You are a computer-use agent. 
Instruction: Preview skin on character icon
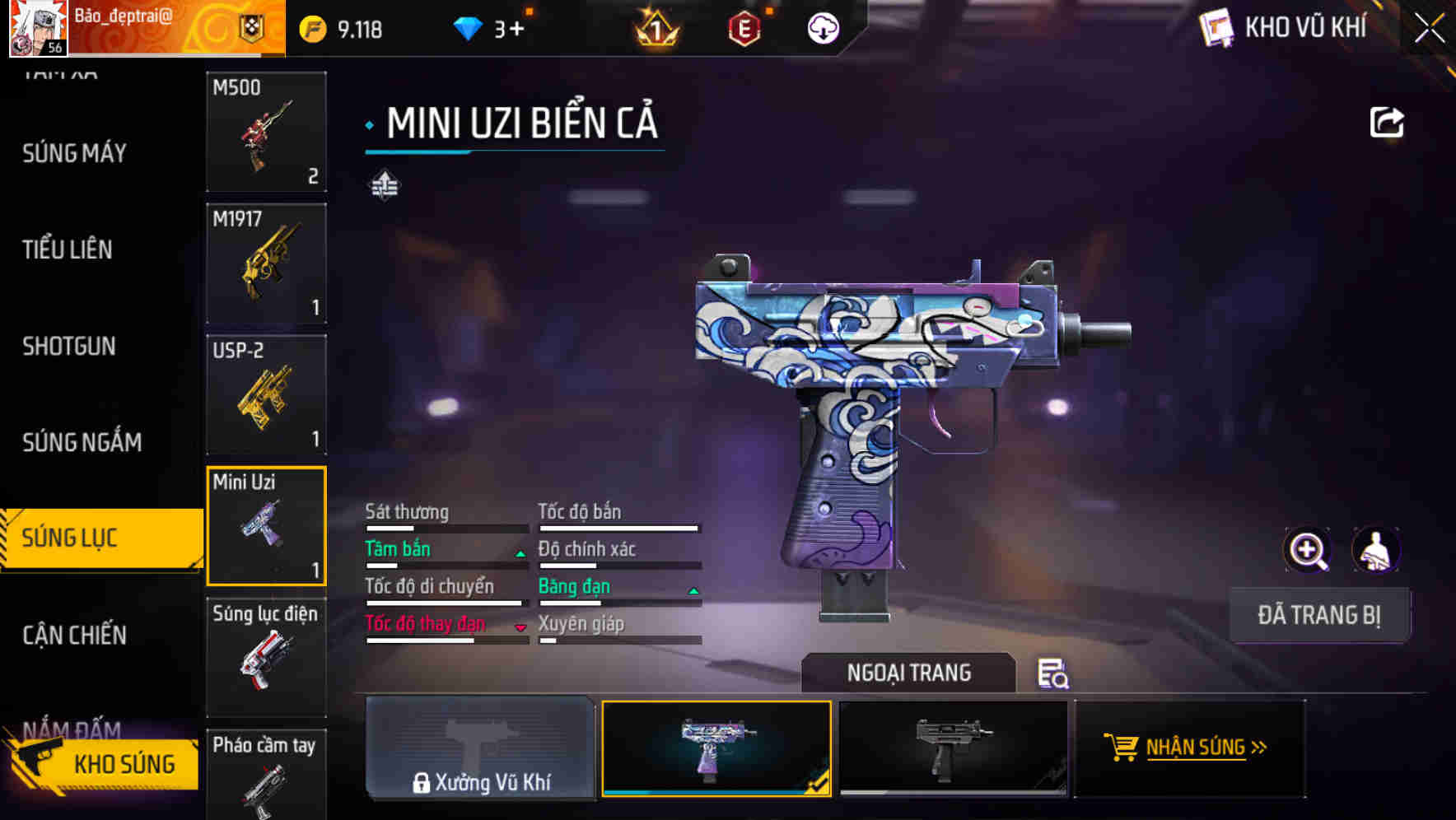[1375, 550]
